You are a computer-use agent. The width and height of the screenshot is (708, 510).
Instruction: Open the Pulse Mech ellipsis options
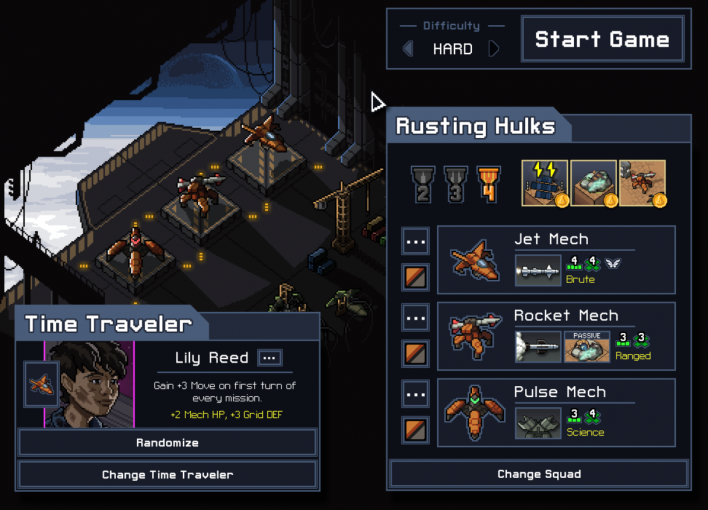coord(416,393)
